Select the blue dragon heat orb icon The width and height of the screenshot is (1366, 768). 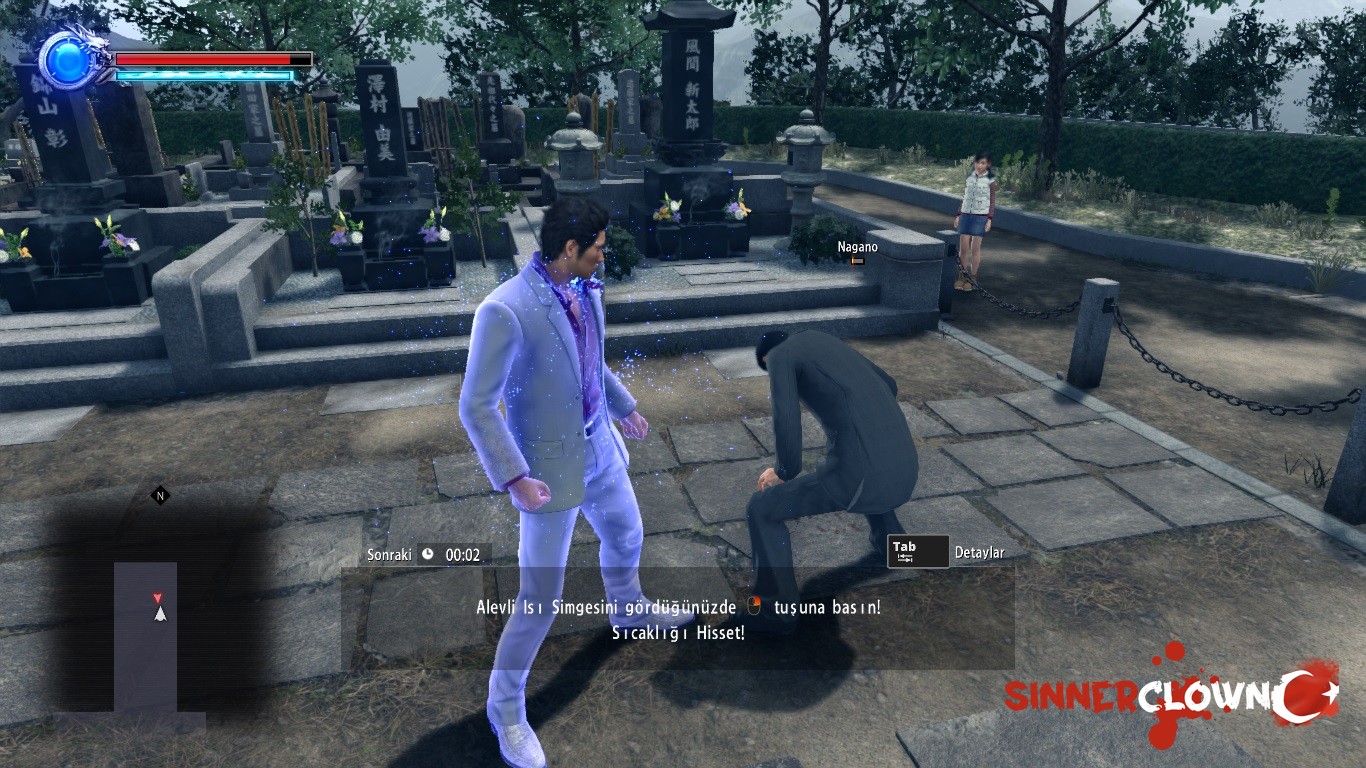(66, 58)
